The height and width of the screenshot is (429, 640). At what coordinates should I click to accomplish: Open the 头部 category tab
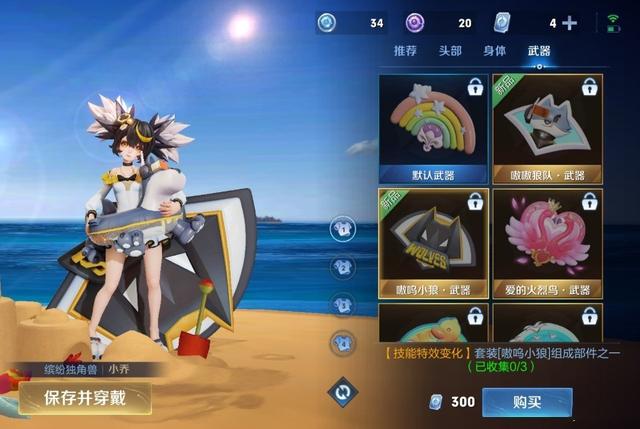(450, 51)
